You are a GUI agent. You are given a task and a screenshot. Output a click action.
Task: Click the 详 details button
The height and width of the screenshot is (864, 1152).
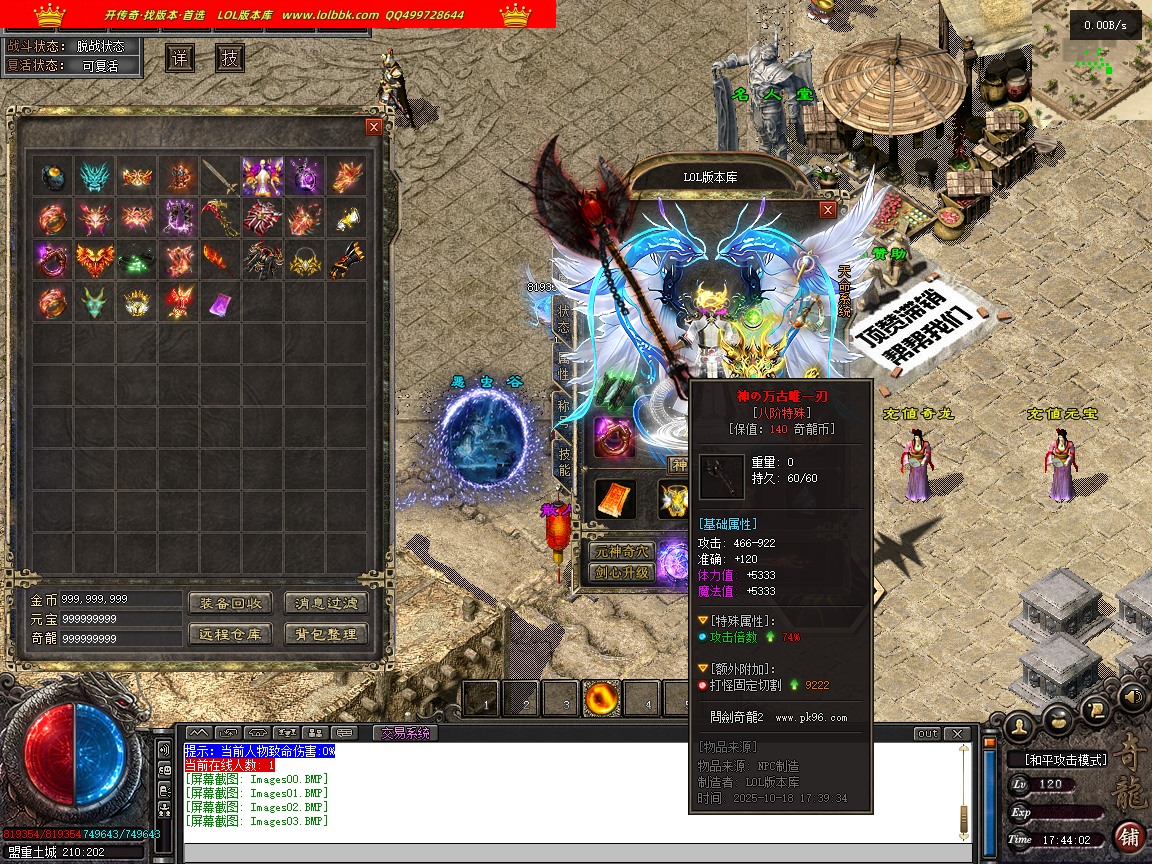pos(180,58)
